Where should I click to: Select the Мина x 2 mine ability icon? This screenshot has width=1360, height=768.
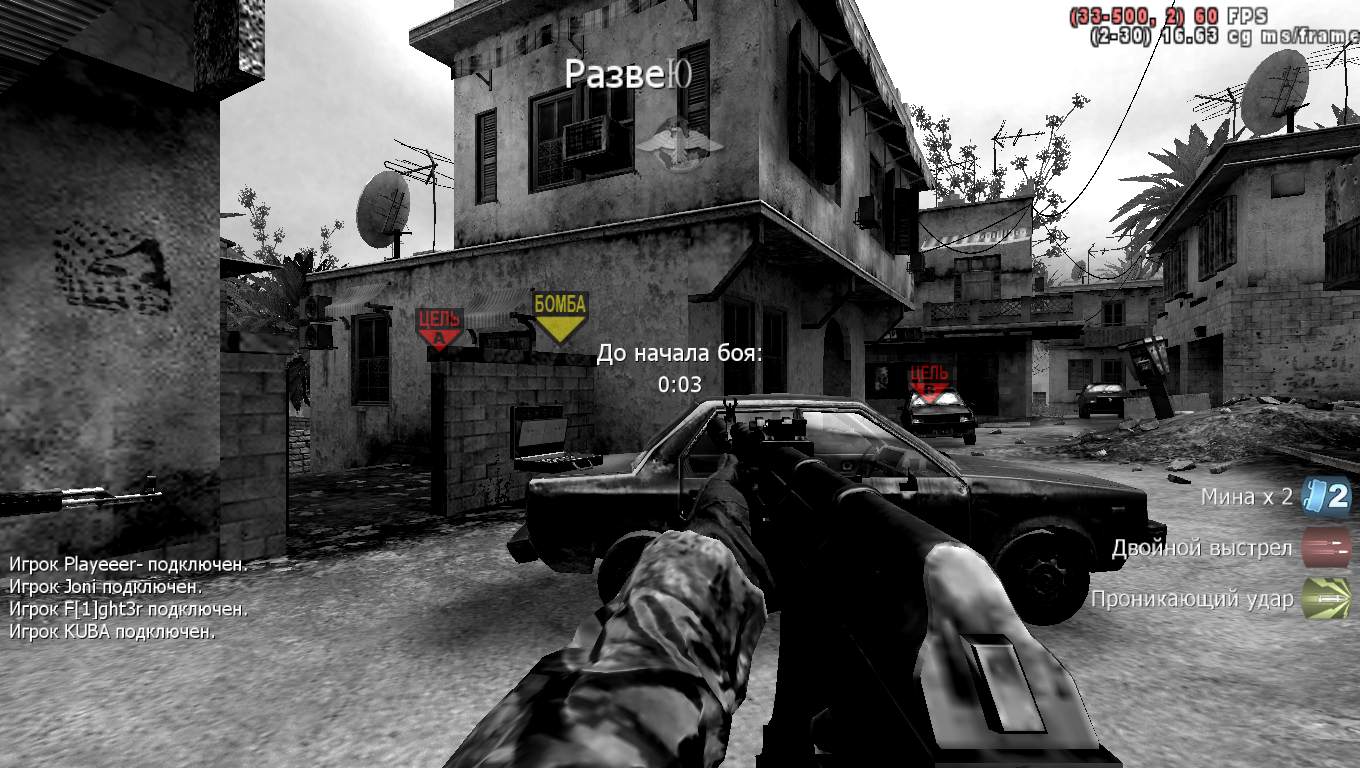[x=1325, y=496]
